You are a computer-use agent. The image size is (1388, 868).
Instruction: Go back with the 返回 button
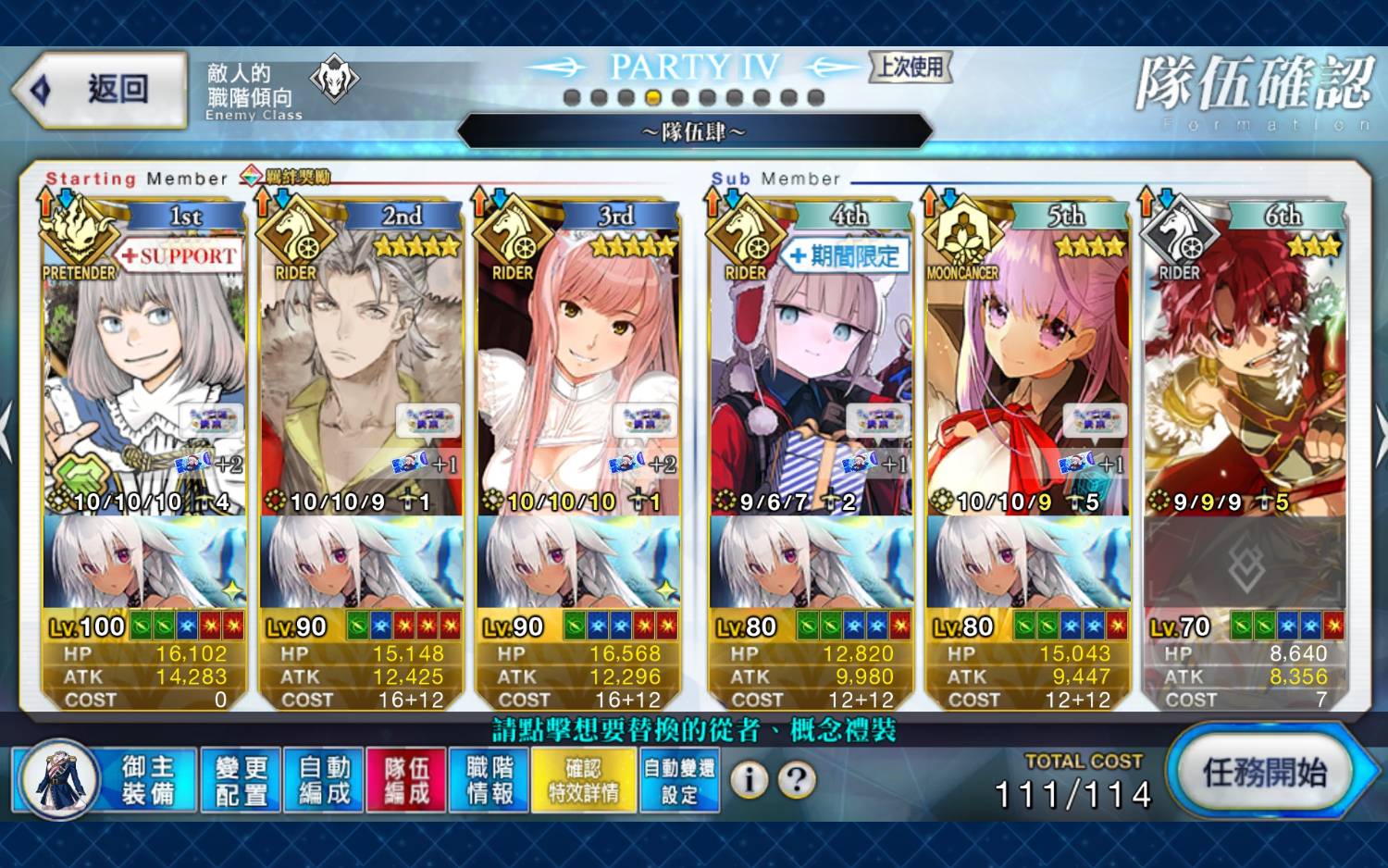pyautogui.click(x=100, y=90)
